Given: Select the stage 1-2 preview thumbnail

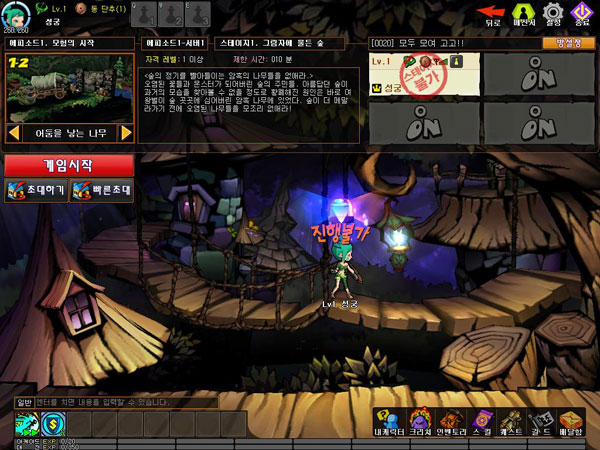Looking at the screenshot, I should pyautogui.click(x=70, y=88).
